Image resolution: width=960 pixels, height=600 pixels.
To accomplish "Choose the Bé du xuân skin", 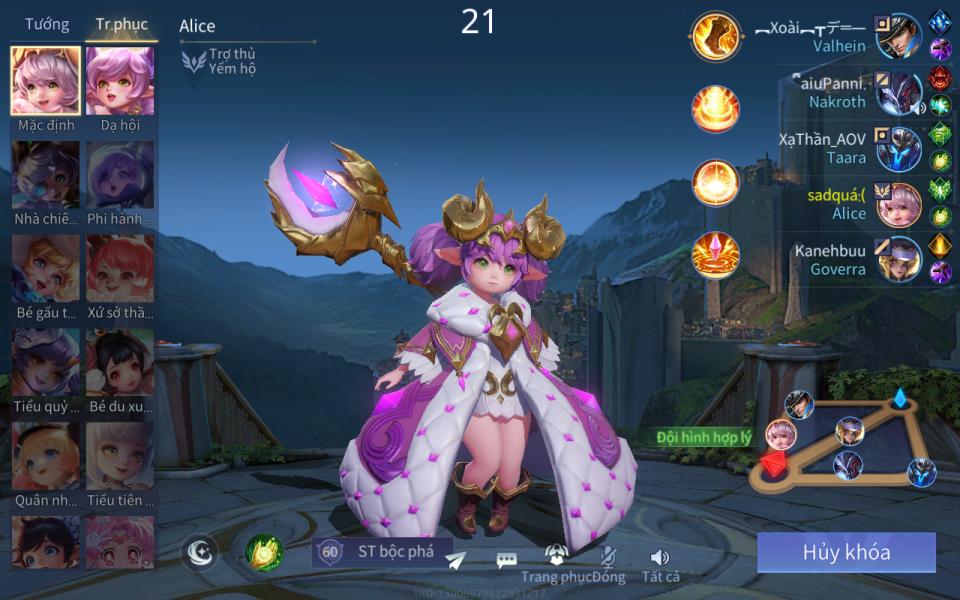I will pos(120,362).
